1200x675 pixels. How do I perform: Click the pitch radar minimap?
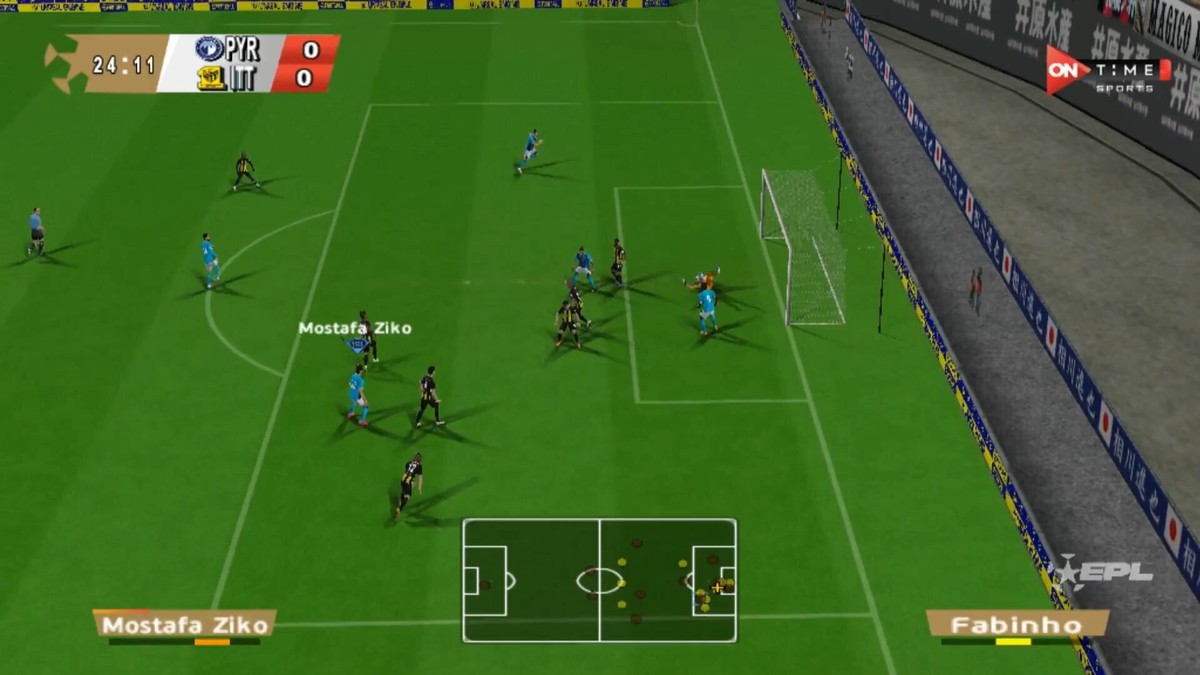coord(599,580)
